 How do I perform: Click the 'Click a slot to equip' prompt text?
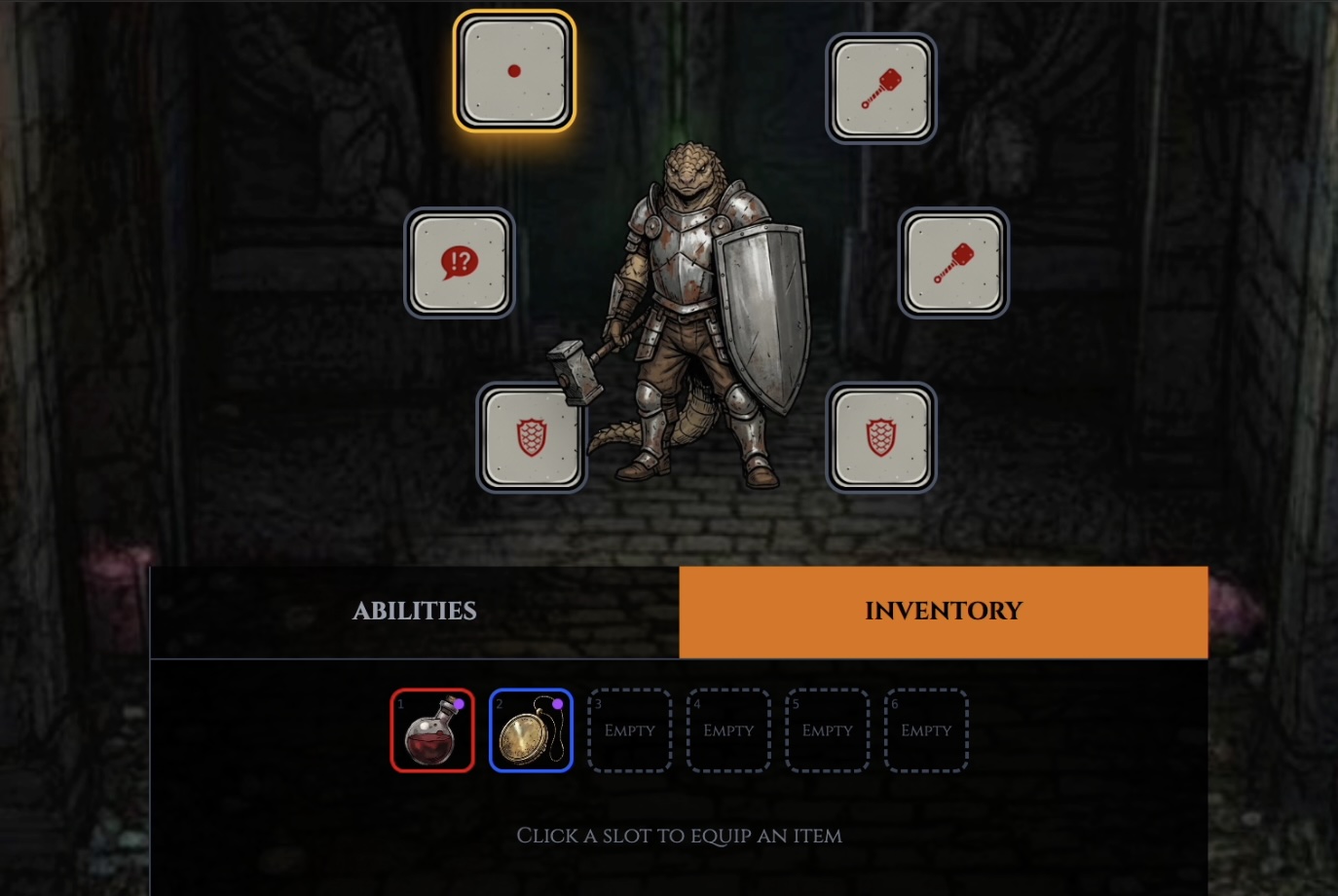coord(679,836)
